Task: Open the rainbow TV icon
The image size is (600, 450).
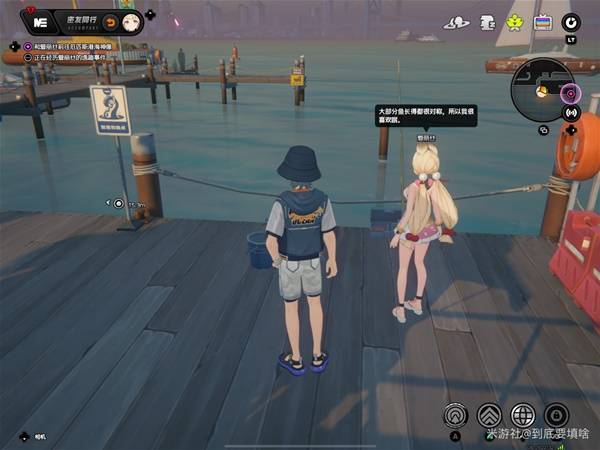Action: tap(543, 21)
